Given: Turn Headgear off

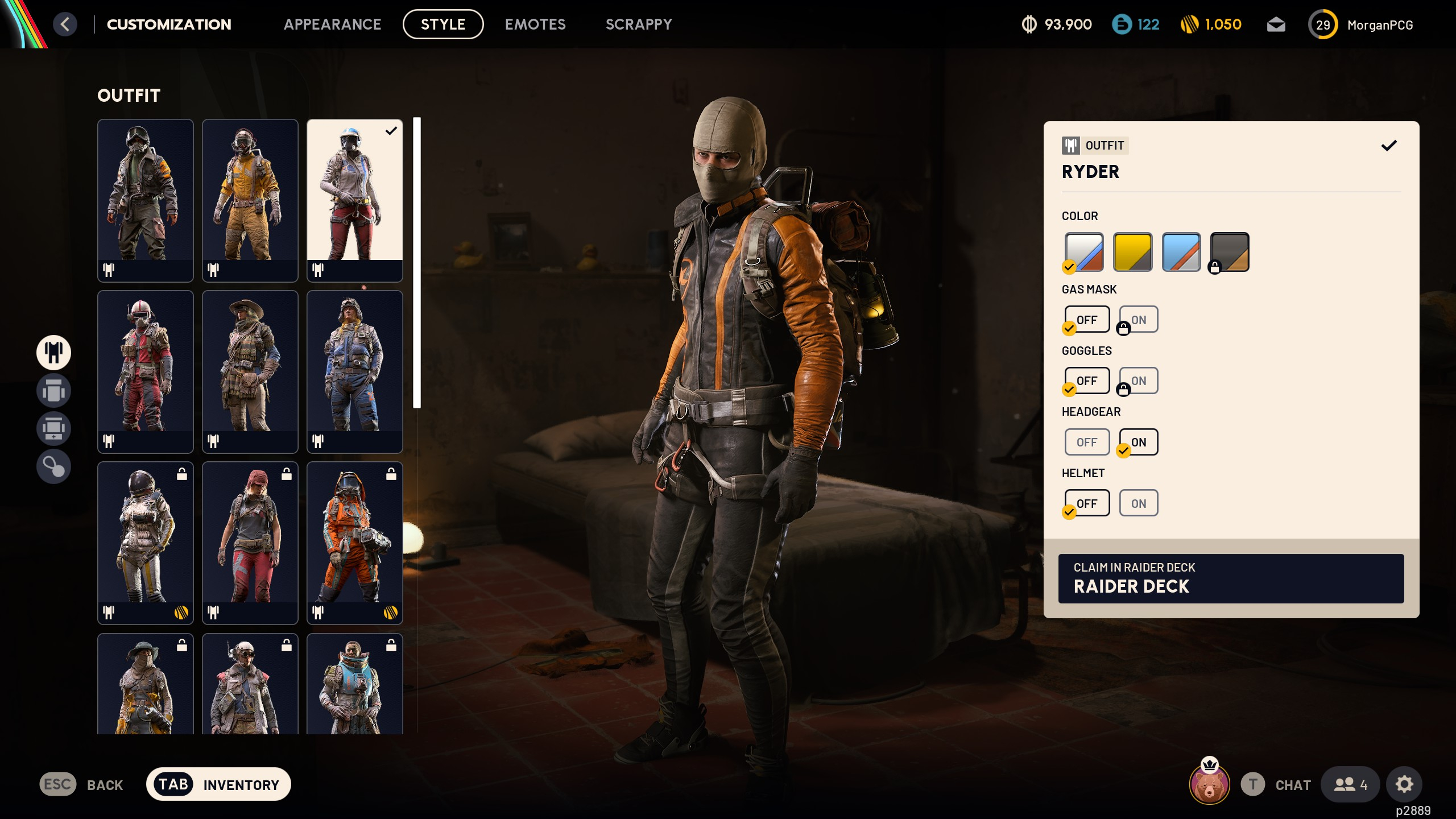Looking at the screenshot, I should 1087,442.
